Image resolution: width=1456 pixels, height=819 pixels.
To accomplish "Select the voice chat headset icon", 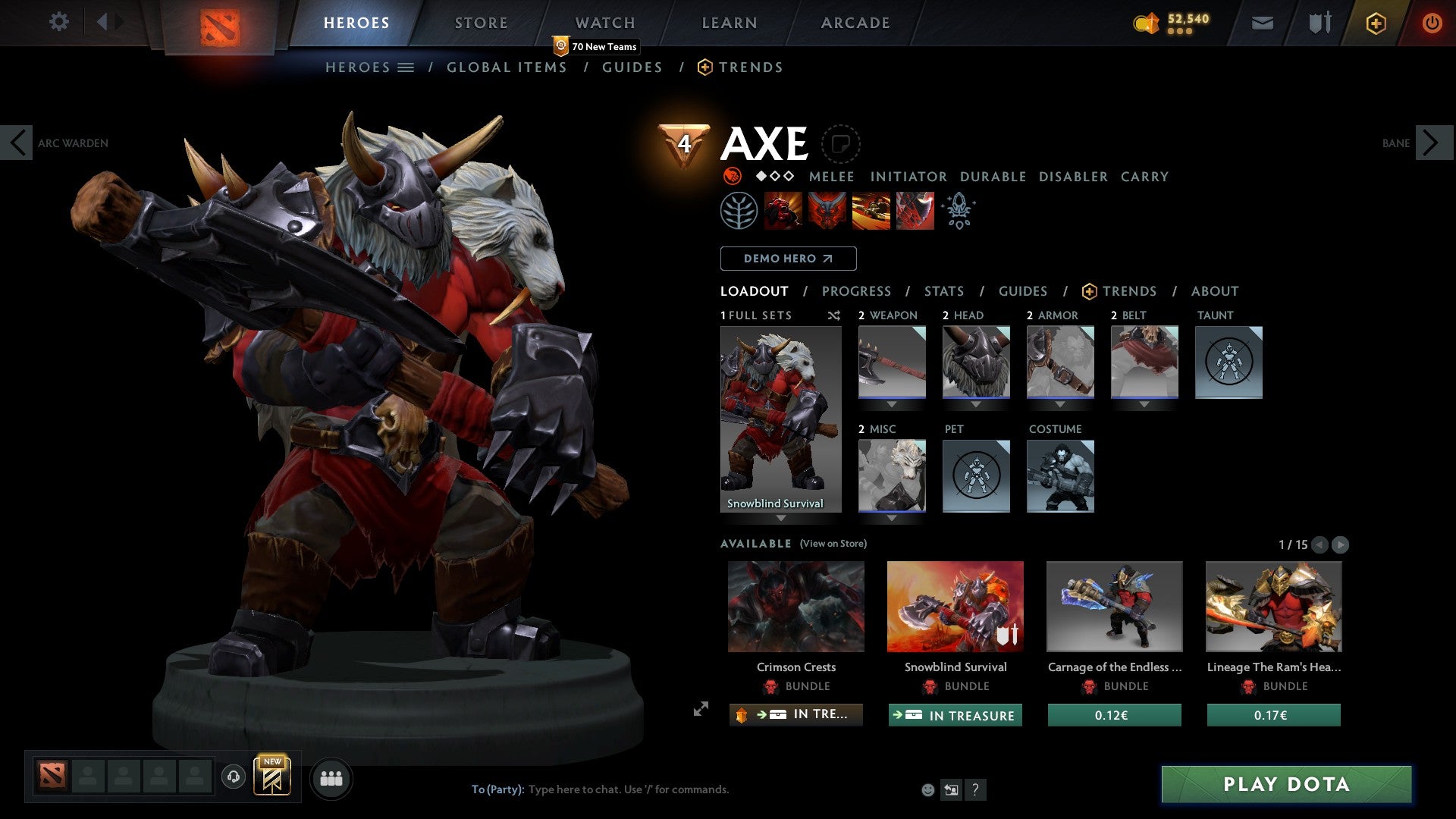I will [x=234, y=778].
